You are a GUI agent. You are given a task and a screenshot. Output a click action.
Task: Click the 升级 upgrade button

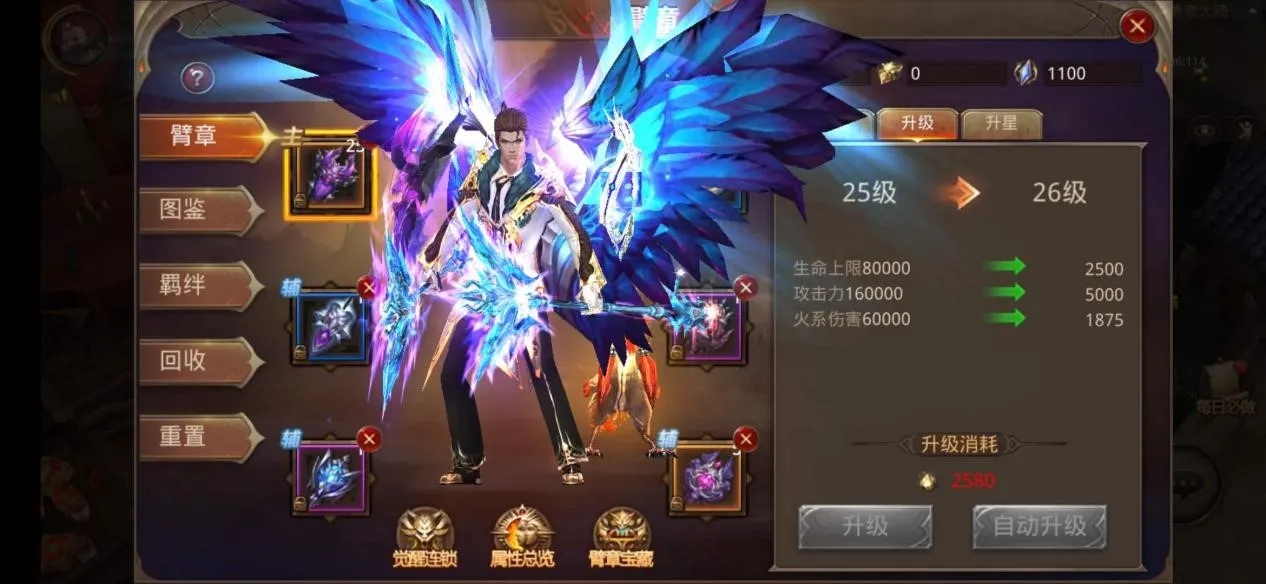[x=864, y=526]
